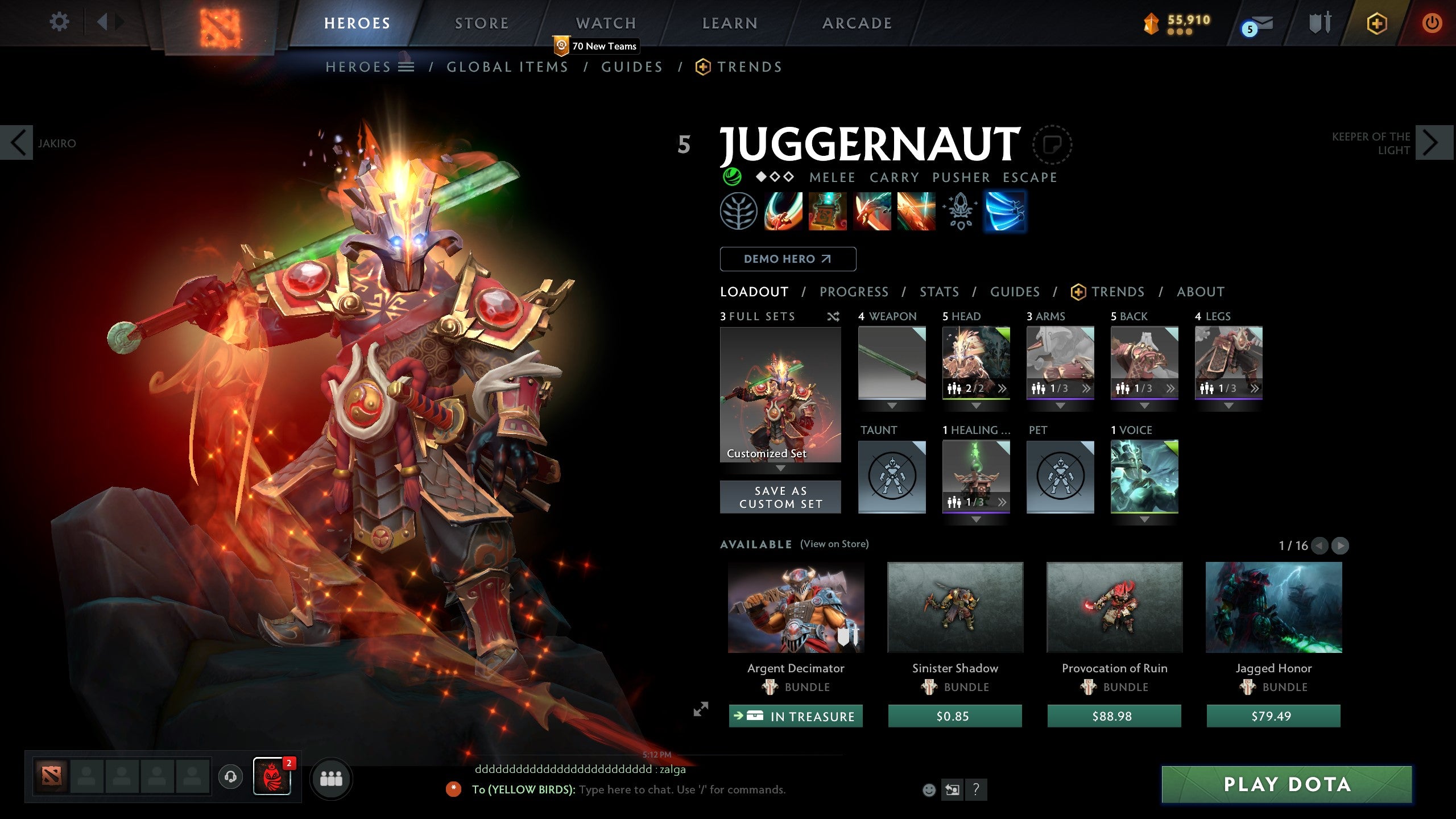Open the settings gear icon
Screen dimensions: 1456x819
click(x=59, y=23)
